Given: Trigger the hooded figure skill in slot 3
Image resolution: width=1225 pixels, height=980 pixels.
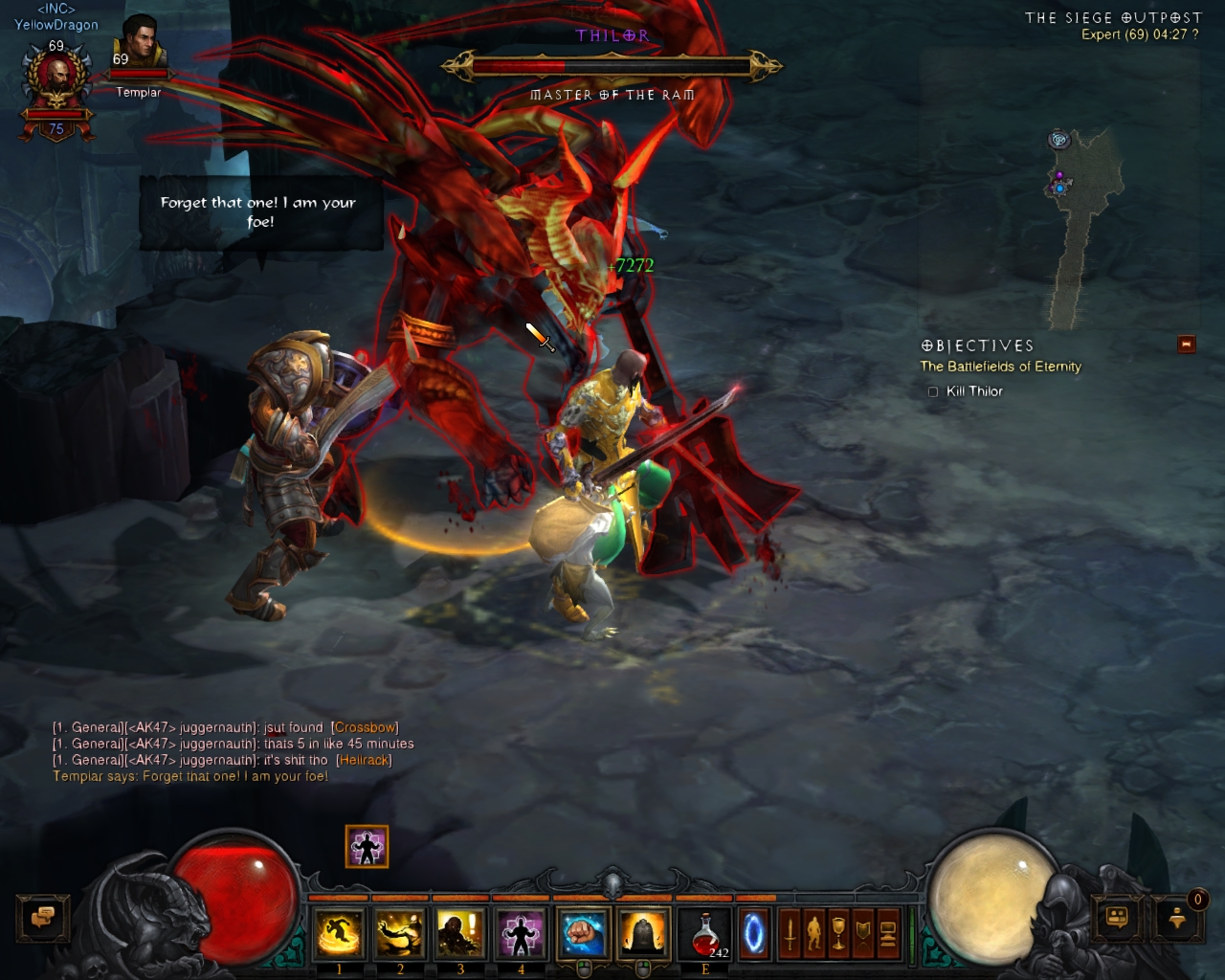Looking at the screenshot, I should point(460,933).
